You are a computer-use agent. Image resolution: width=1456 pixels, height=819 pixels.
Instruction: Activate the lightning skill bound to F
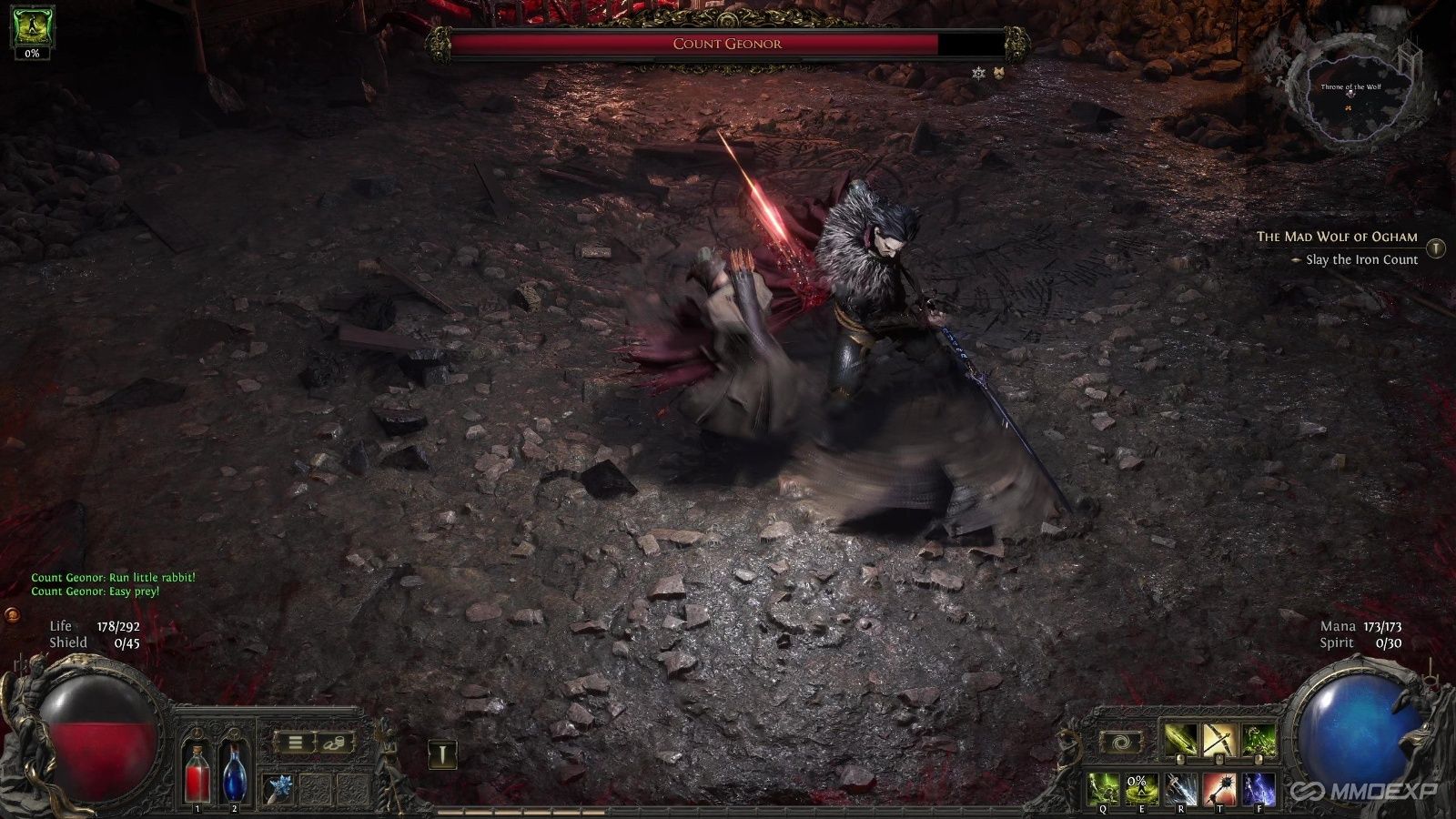coord(1259,788)
